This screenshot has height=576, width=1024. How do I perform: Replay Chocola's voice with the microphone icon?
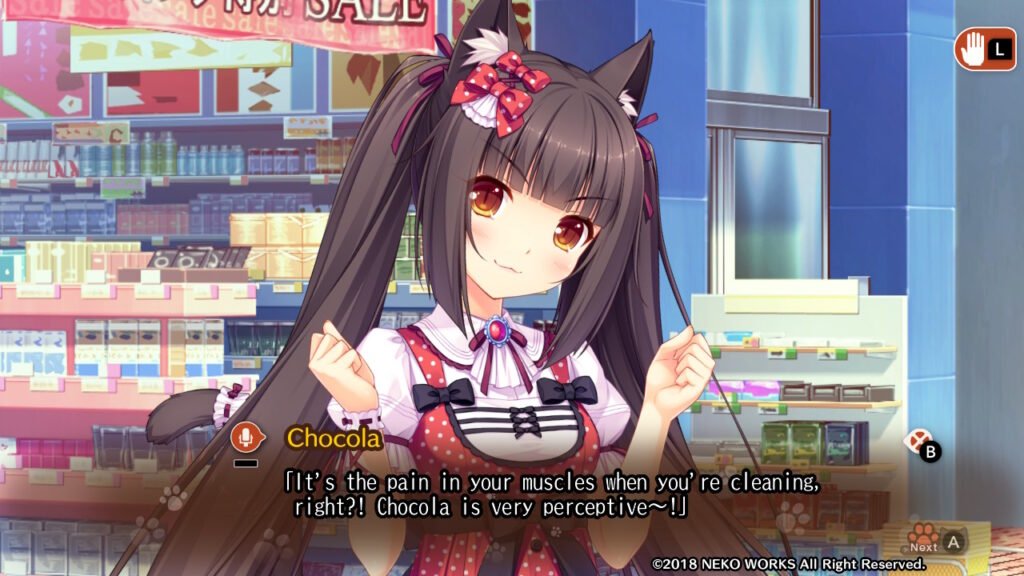click(244, 437)
